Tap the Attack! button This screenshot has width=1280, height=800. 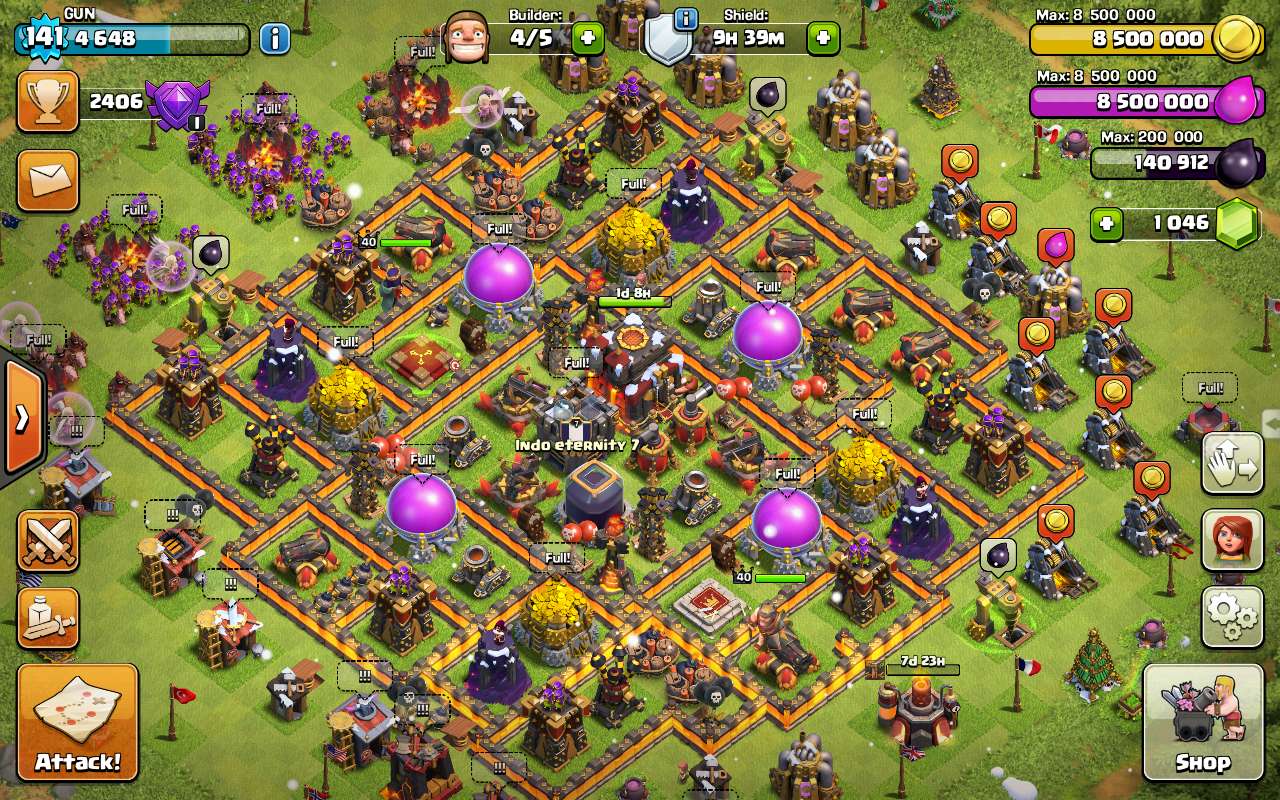coord(77,722)
